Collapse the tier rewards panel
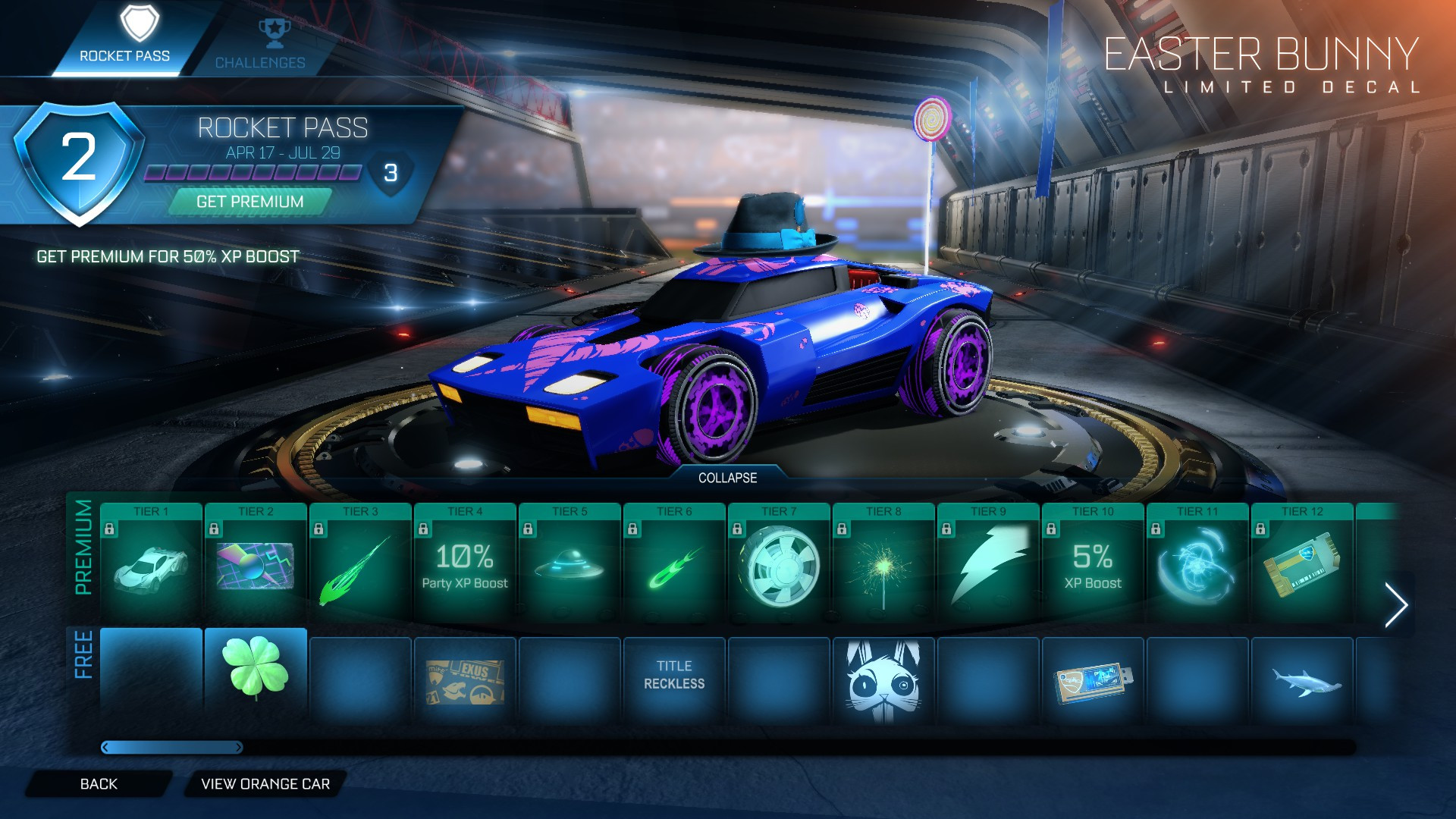Screen dimensions: 1456x819 (727, 478)
